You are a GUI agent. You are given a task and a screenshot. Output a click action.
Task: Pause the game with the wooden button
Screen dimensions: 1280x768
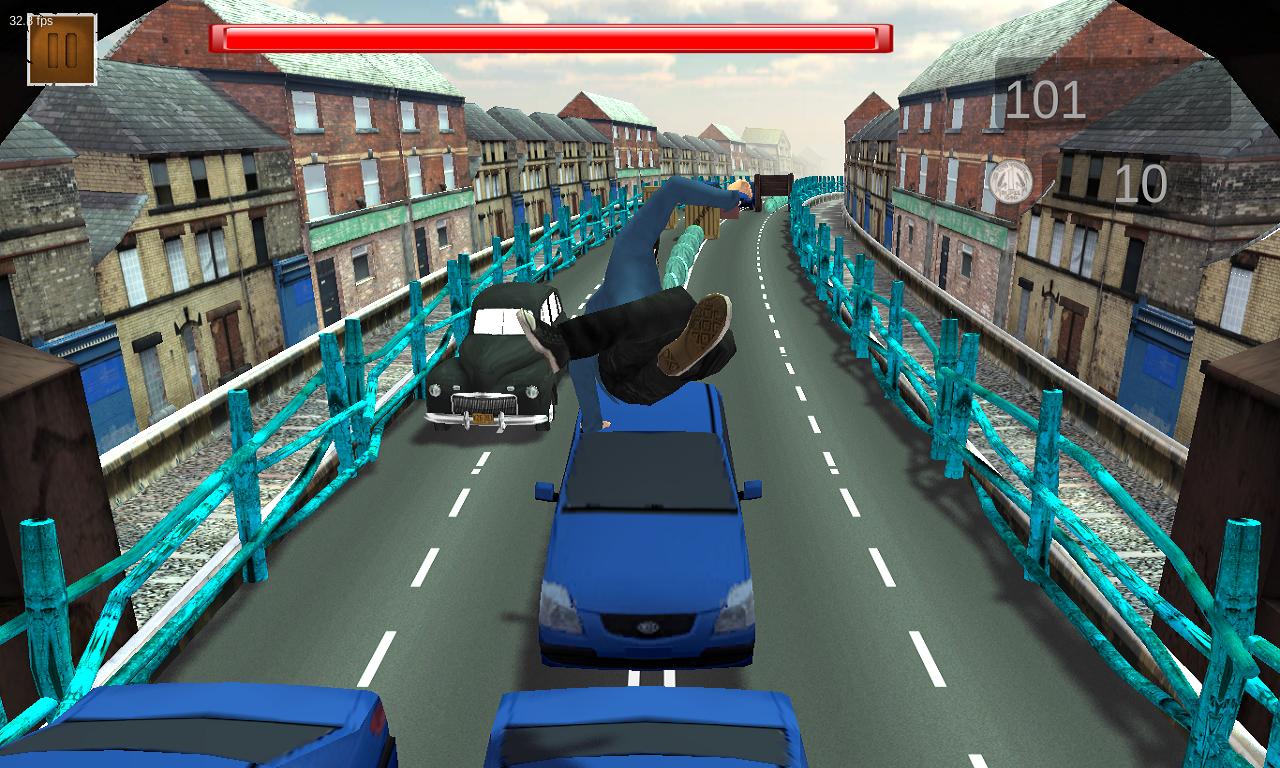click(x=61, y=50)
